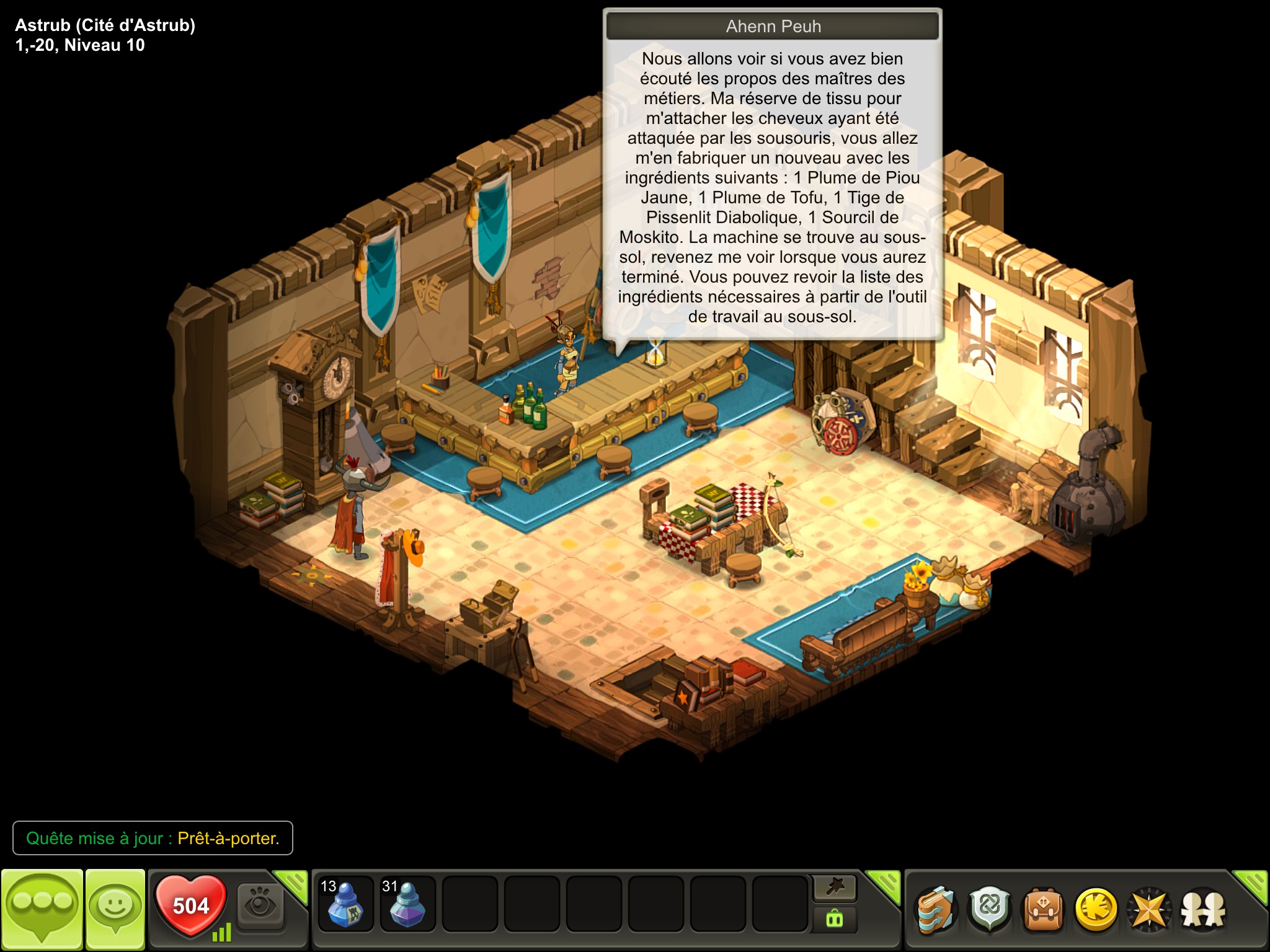Use the purple potion stacked 31
1270x952 pixels.
coord(407,903)
